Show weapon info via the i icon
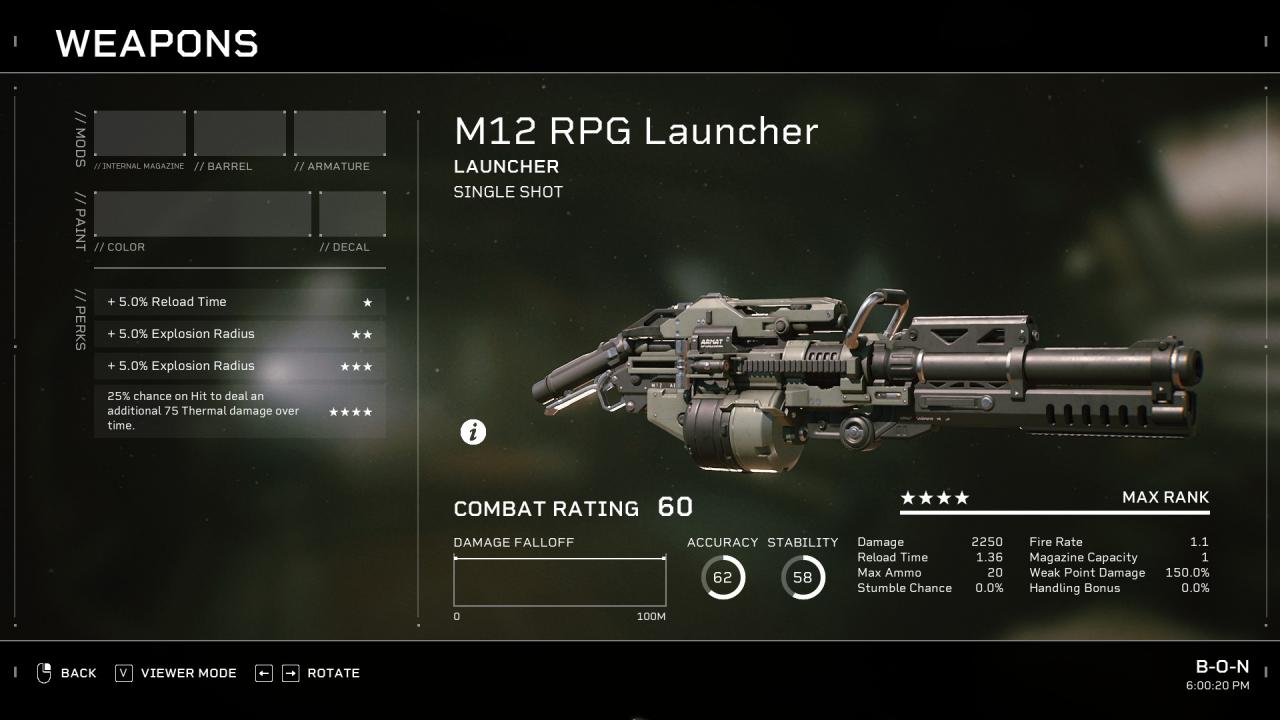1280x720 pixels. 473,432
